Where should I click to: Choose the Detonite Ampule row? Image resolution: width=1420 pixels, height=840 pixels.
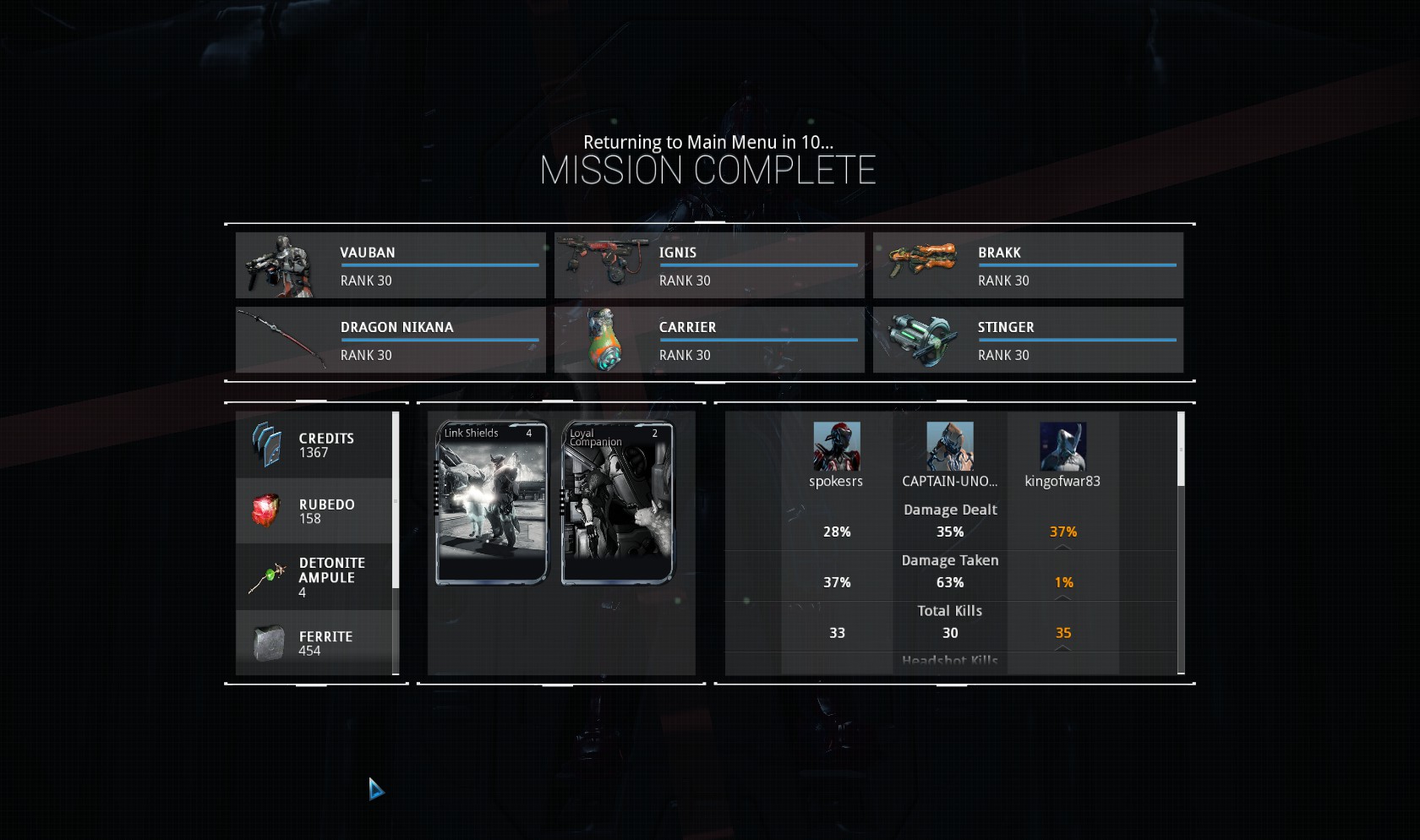pyautogui.click(x=314, y=577)
